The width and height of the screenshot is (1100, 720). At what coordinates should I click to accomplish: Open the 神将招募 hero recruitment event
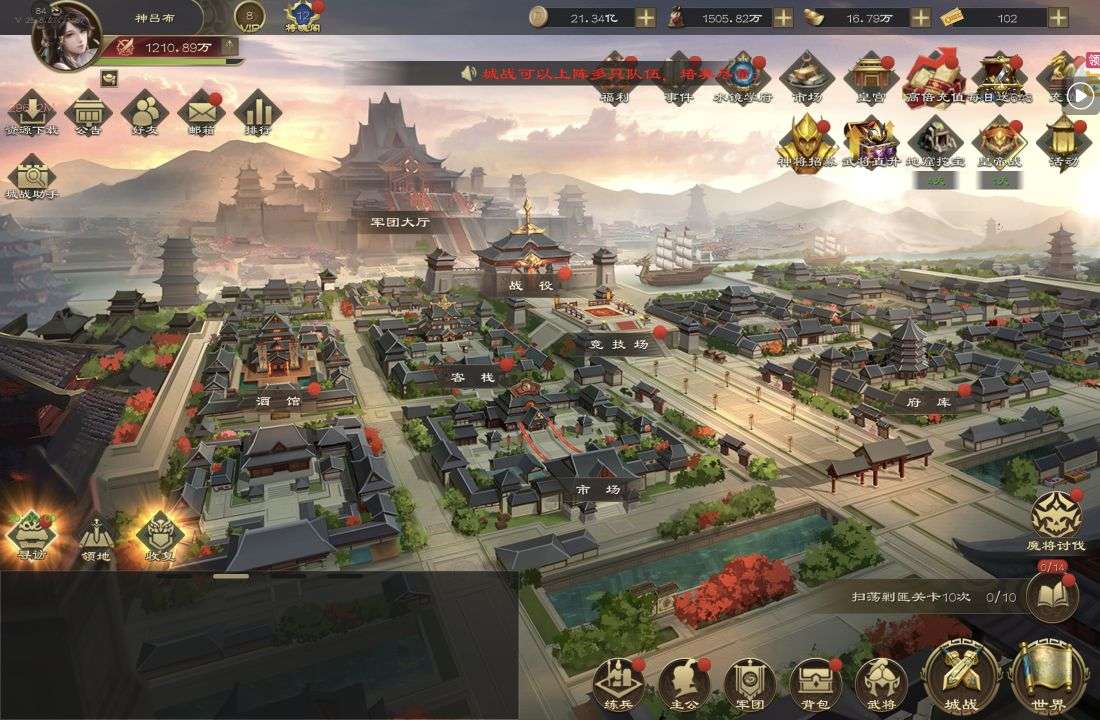[806, 140]
